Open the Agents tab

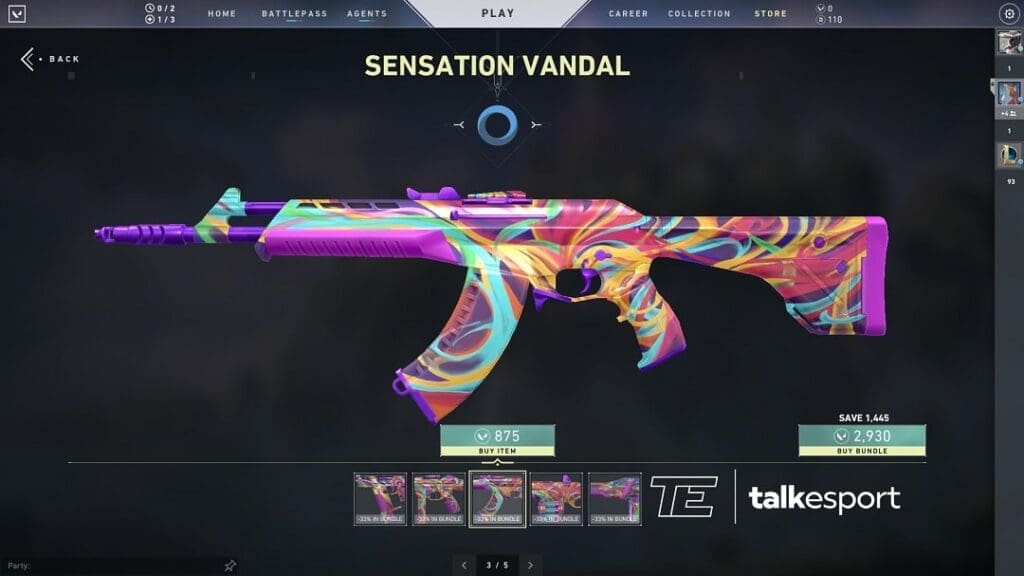coord(367,14)
